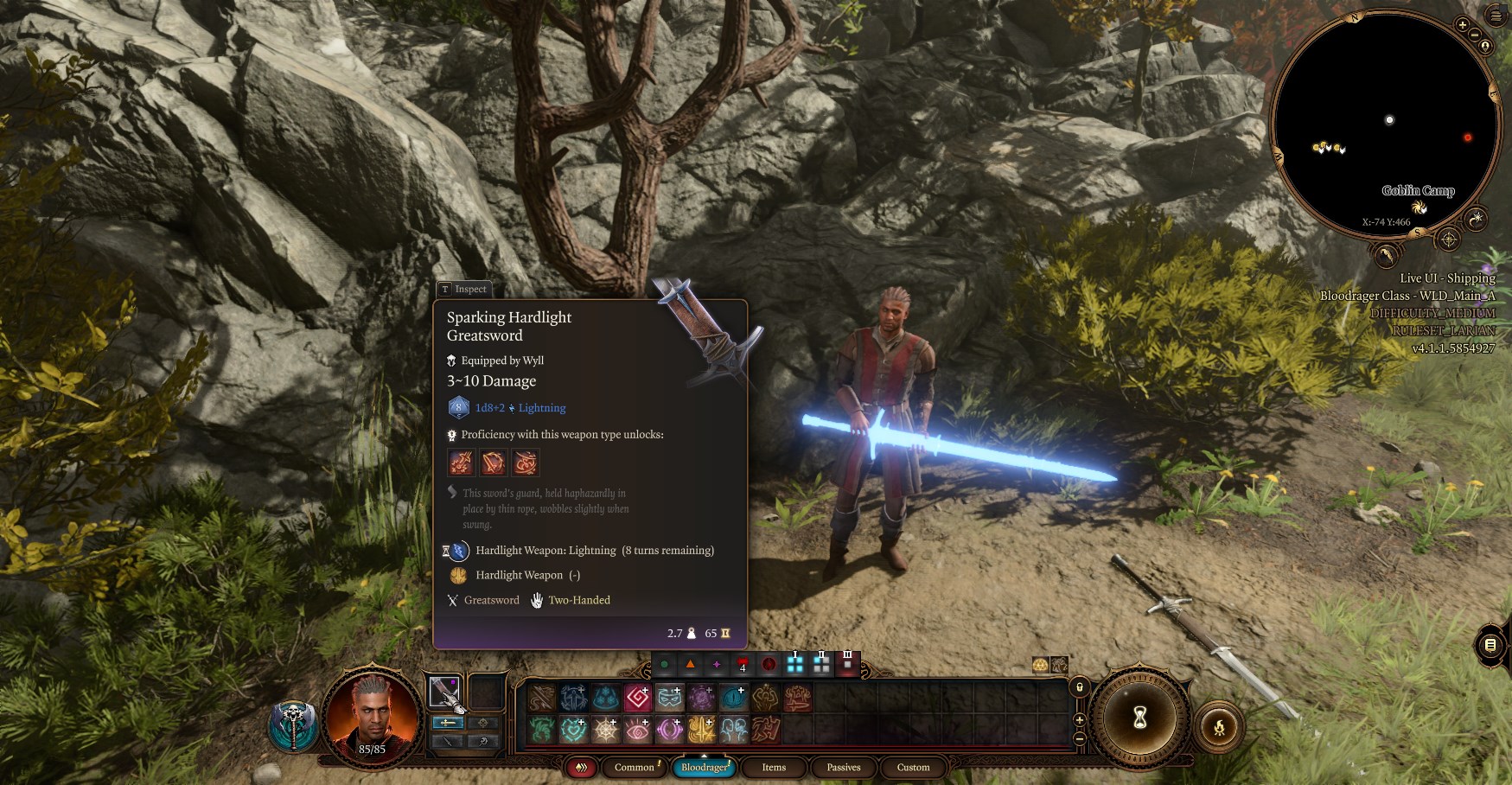This screenshot has height=785, width=1512.
Task: Zoom in the minimap with plus button
Action: (x=1462, y=25)
